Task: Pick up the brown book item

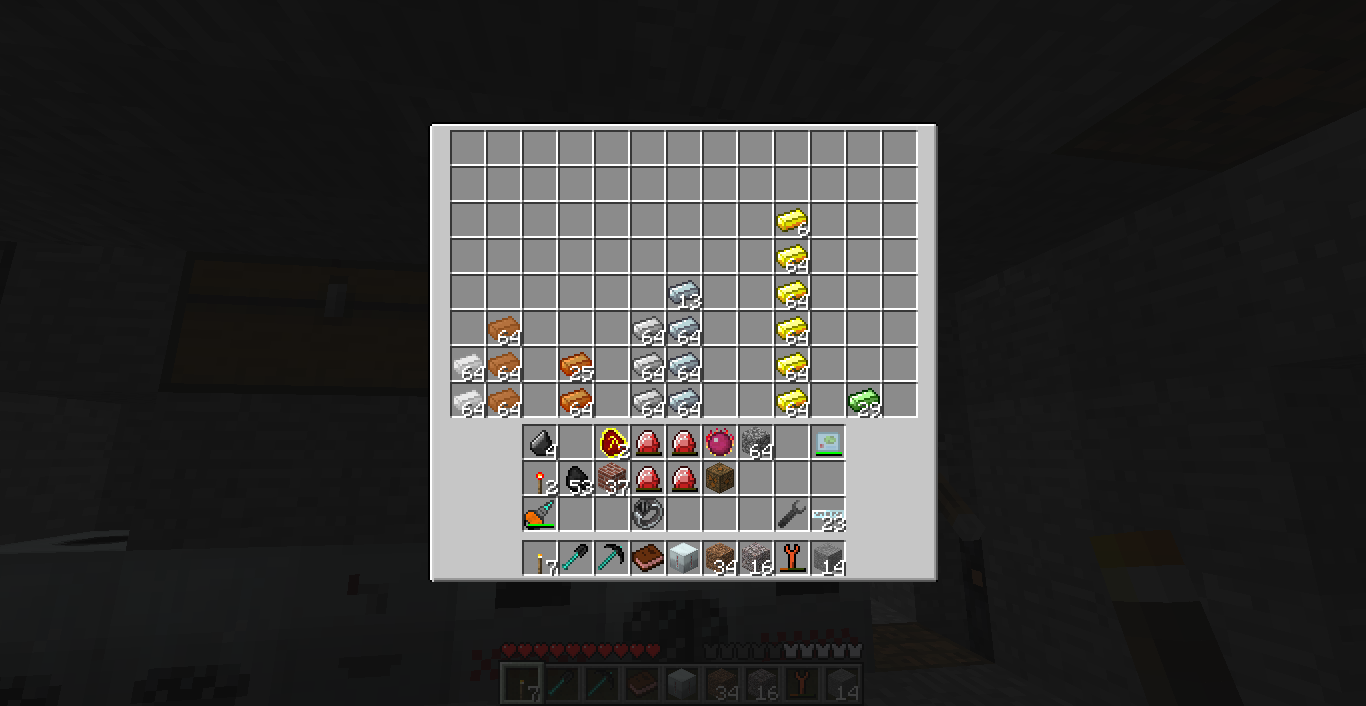Action: click(x=648, y=558)
